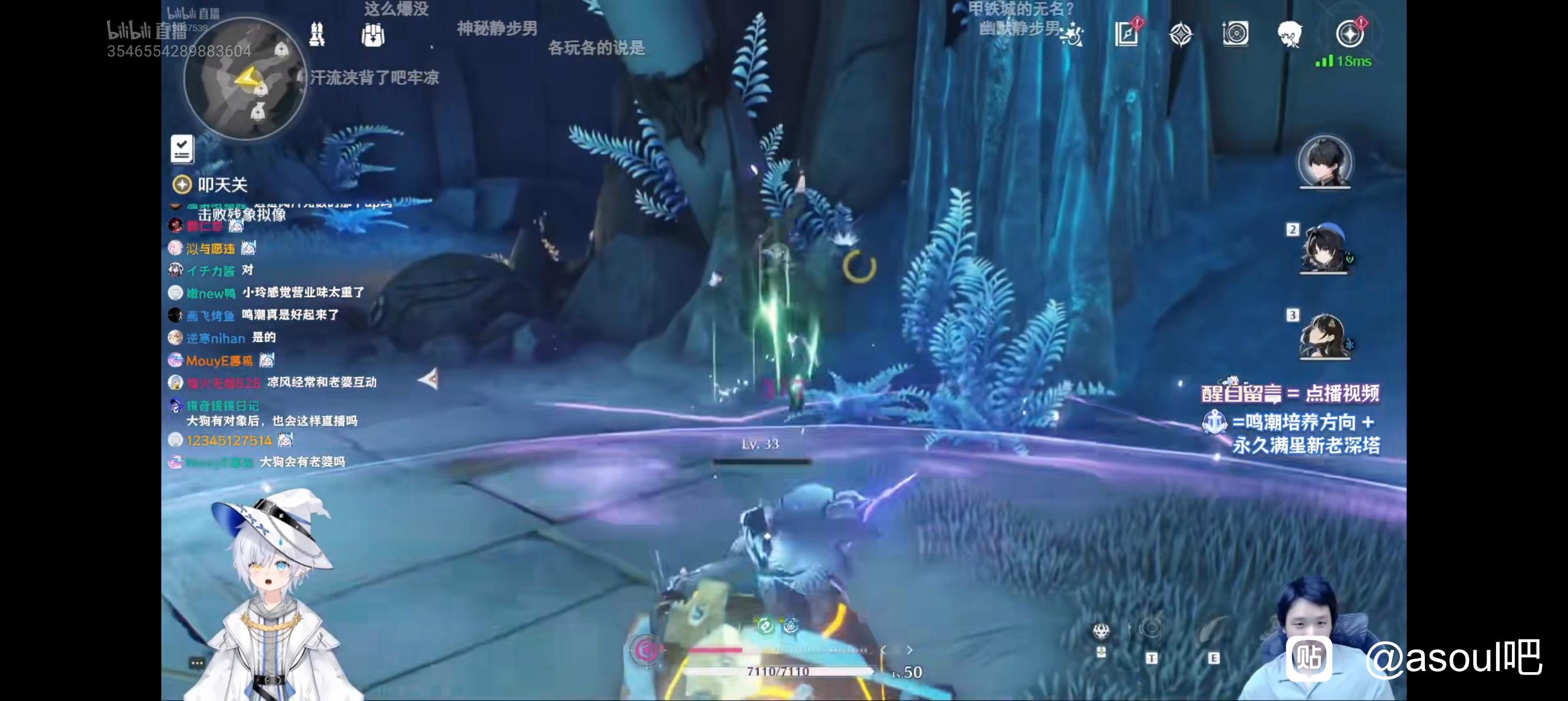Open the ringed star icon above the ping

[x=1349, y=33]
